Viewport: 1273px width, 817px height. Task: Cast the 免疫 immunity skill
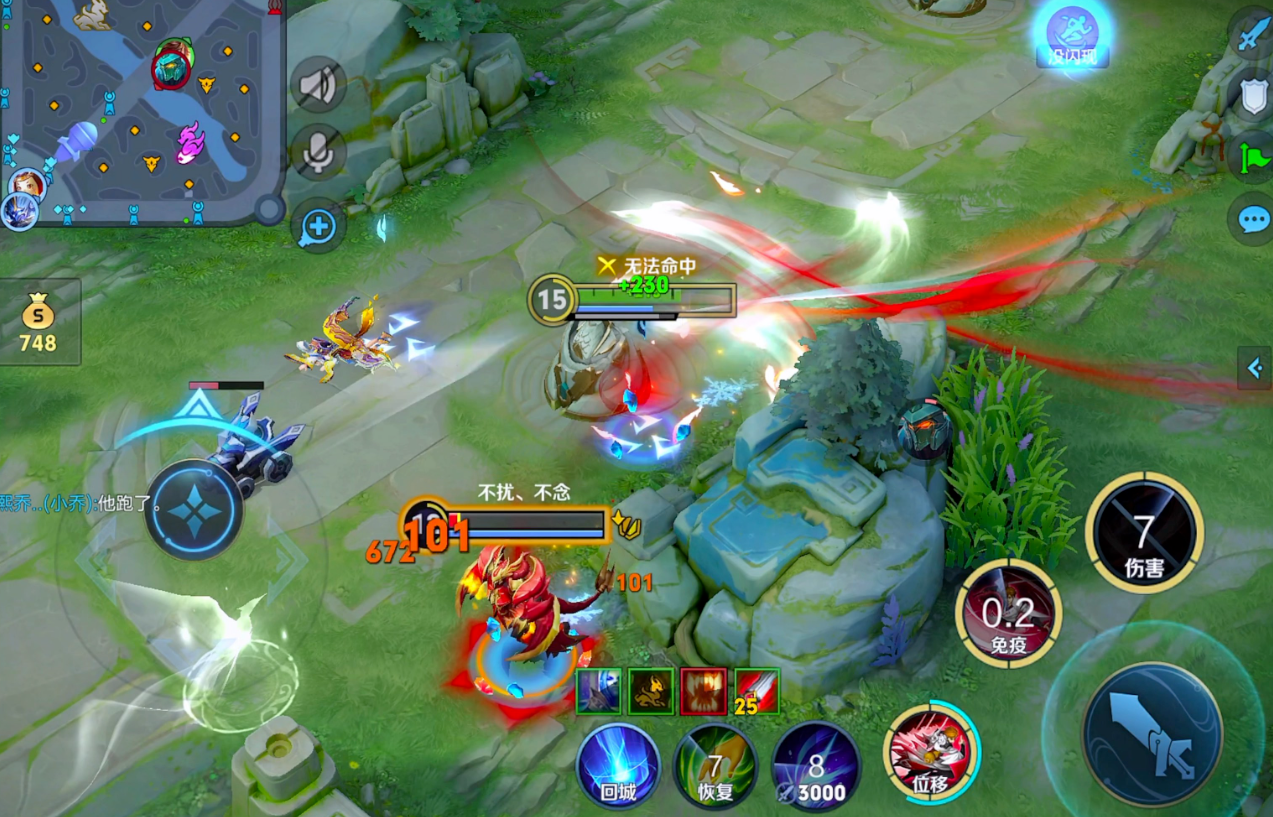click(1008, 612)
